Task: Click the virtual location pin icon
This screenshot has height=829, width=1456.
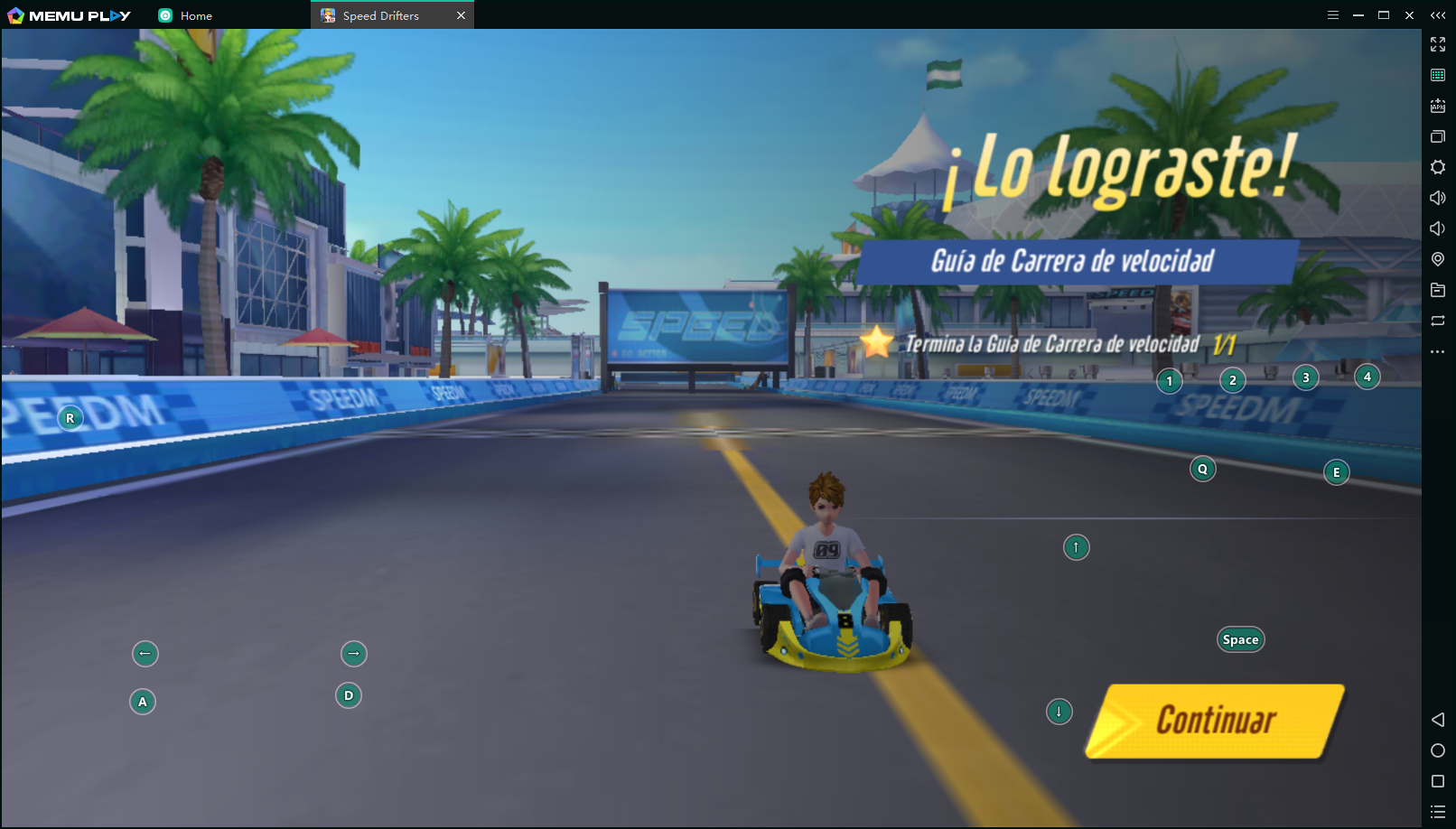Action: pos(1438,259)
